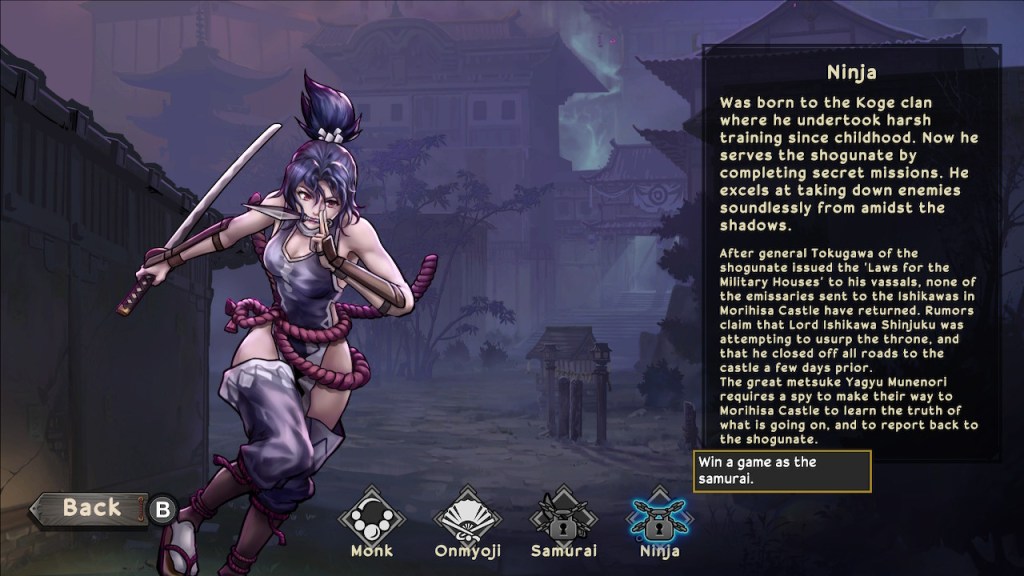
Task: Go back using the Back button
Action: click(90, 509)
